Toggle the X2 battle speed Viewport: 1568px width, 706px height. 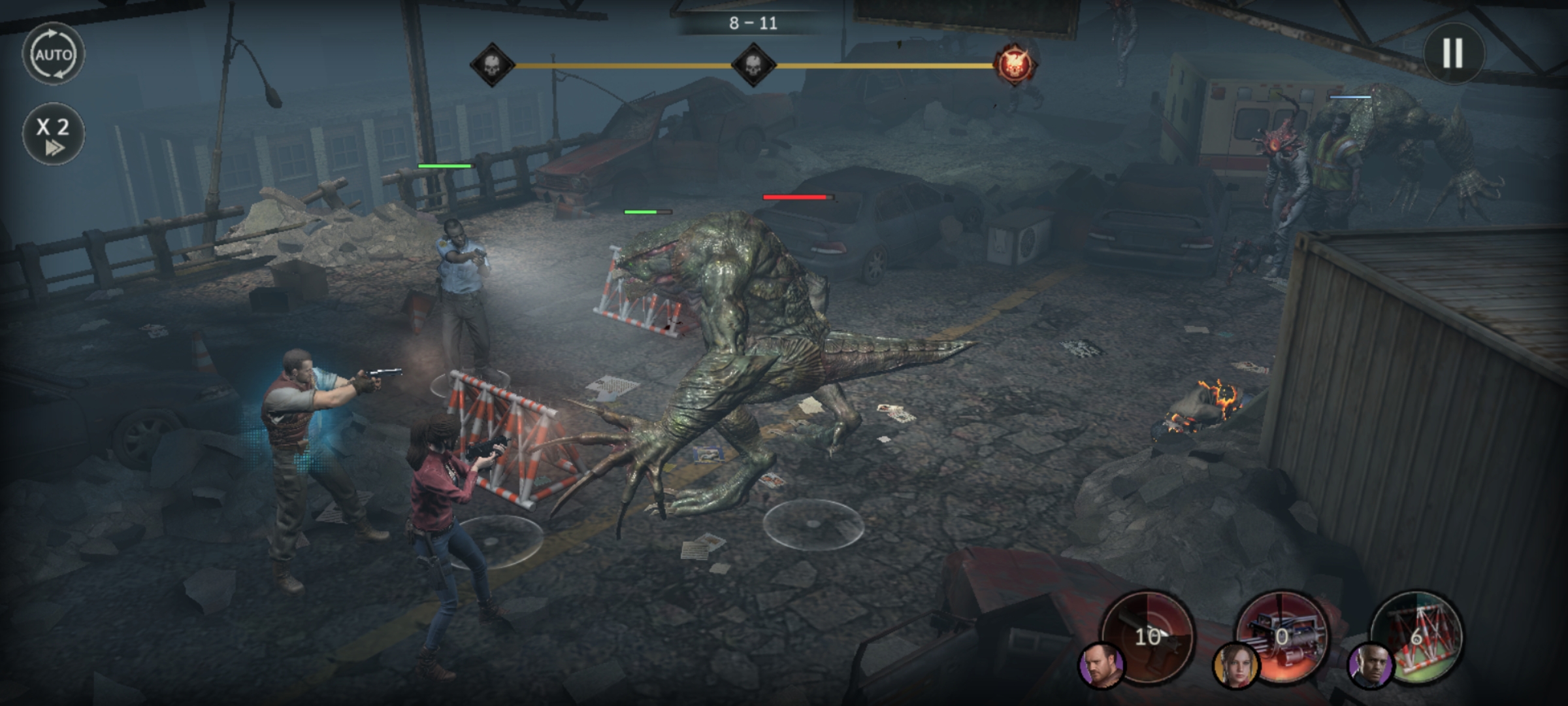pyautogui.click(x=53, y=133)
